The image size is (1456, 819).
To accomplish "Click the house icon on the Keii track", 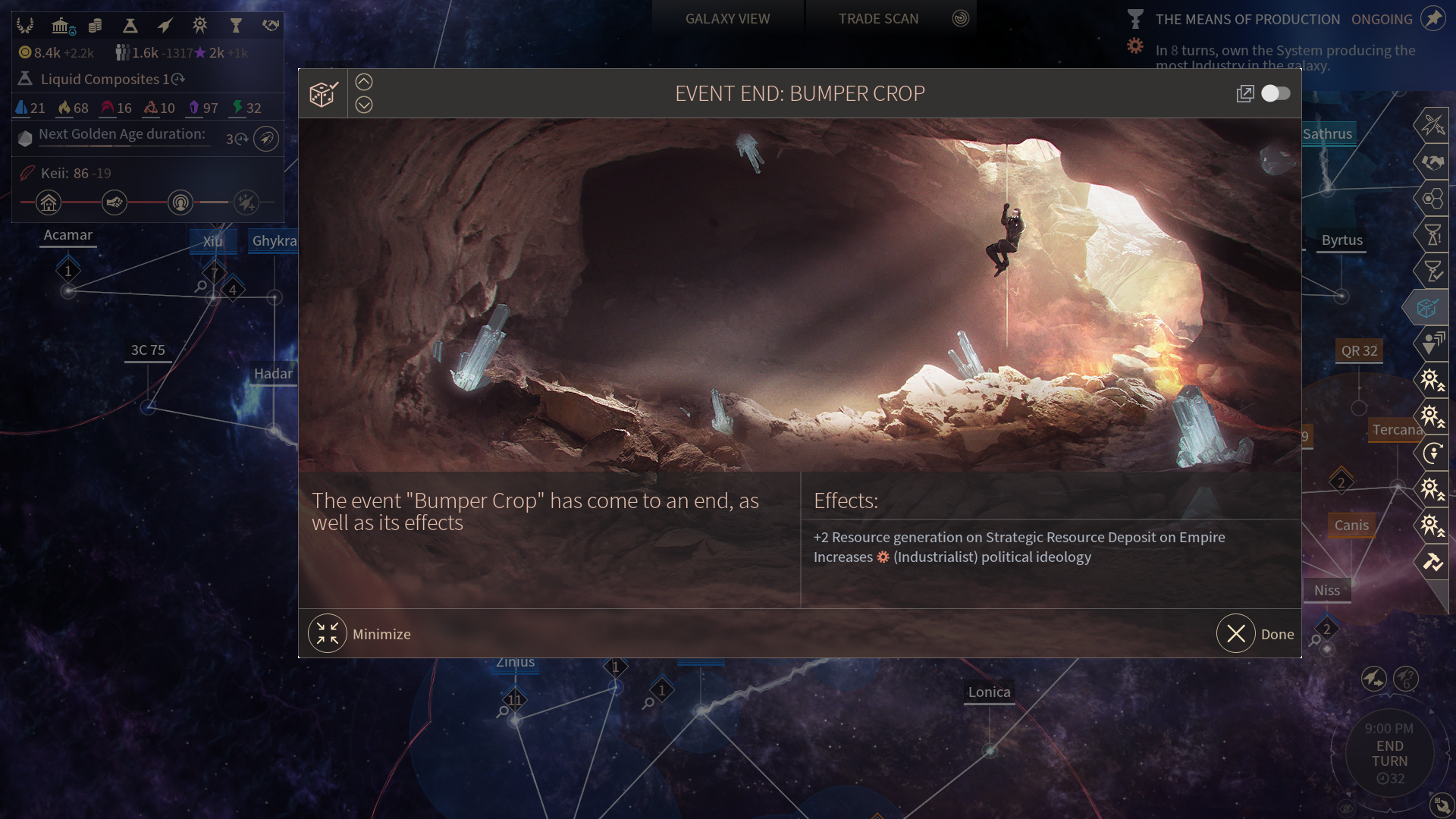I will pyautogui.click(x=49, y=202).
